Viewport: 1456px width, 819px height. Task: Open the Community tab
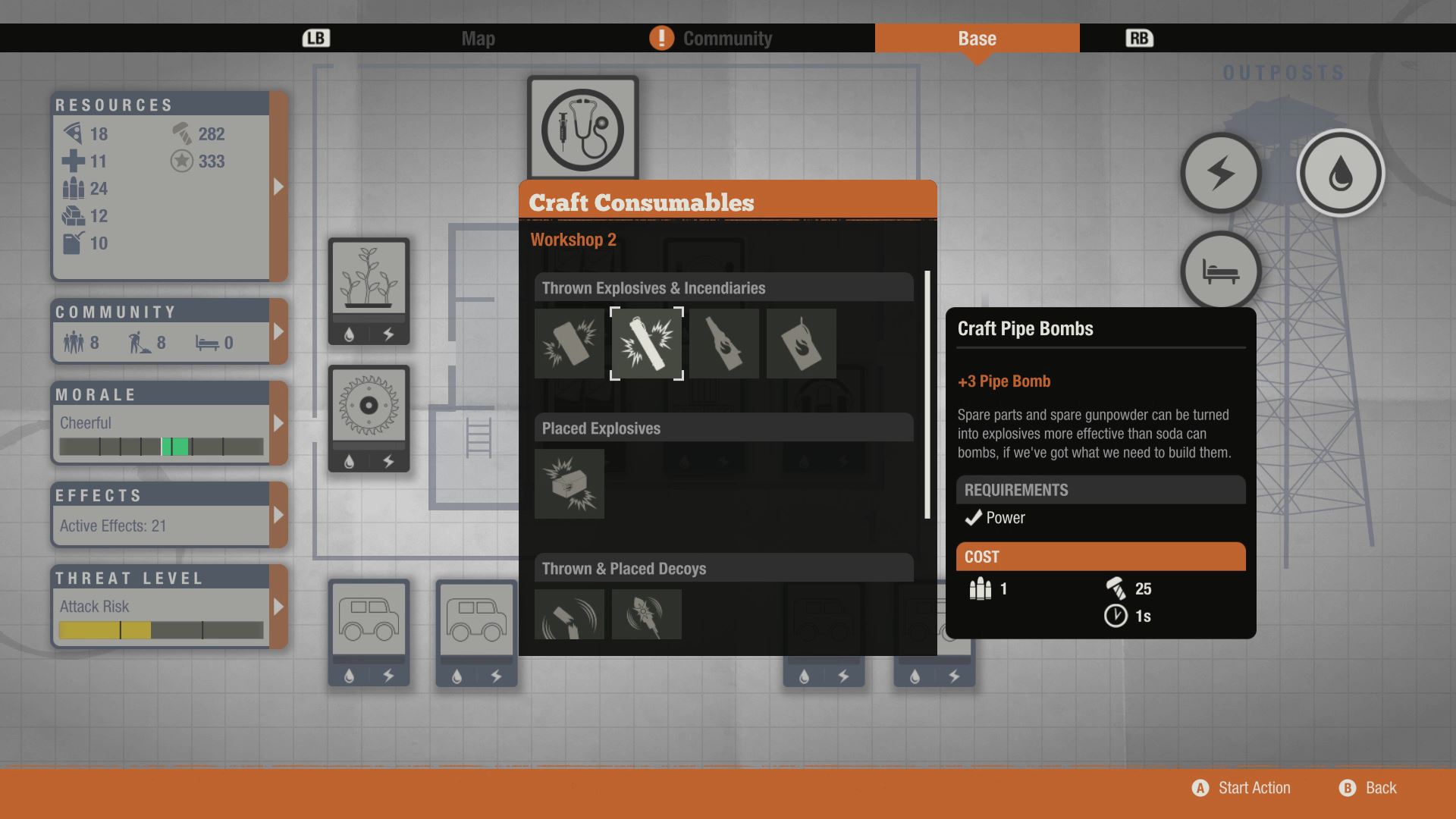(x=726, y=39)
